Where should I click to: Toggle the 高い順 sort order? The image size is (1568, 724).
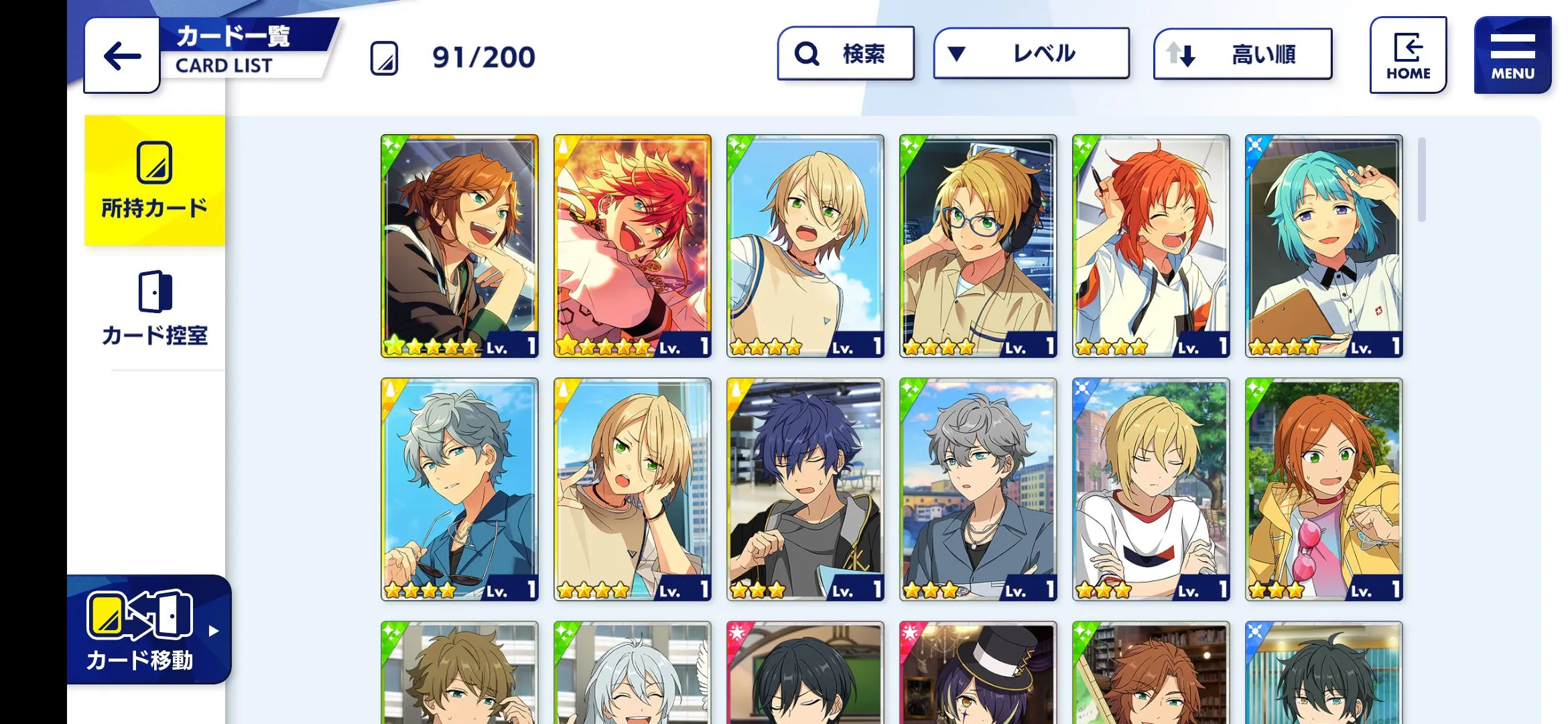click(1242, 54)
